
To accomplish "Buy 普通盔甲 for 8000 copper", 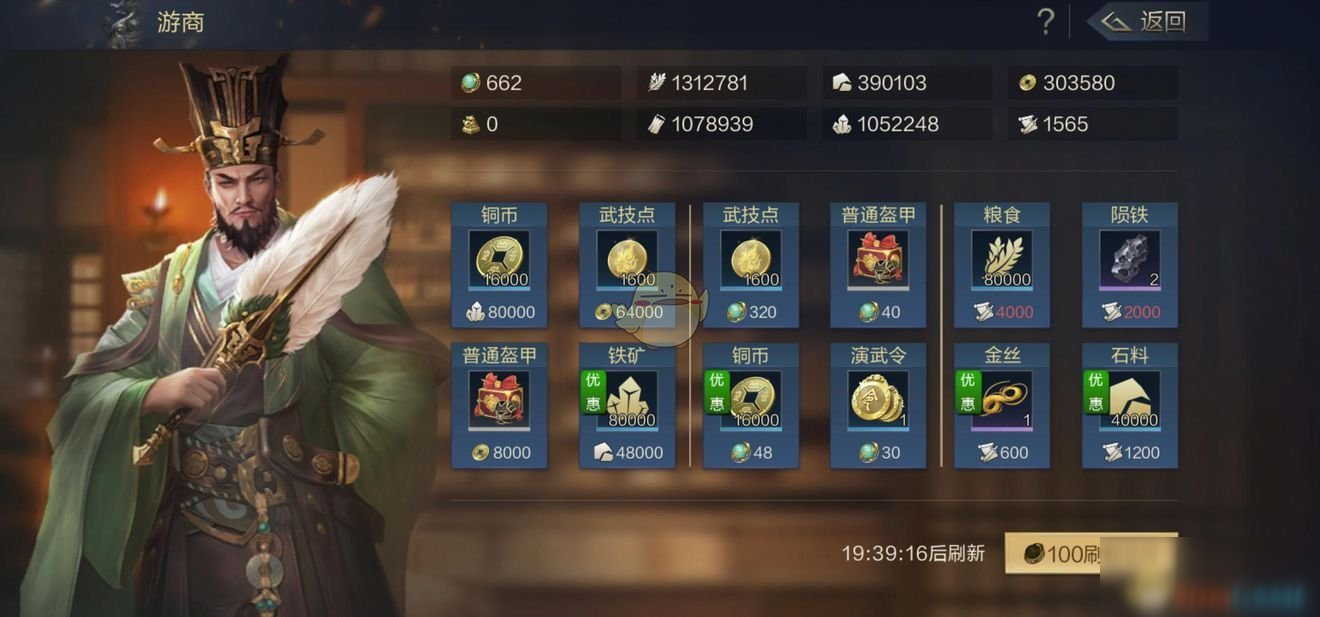I will tap(500, 405).
